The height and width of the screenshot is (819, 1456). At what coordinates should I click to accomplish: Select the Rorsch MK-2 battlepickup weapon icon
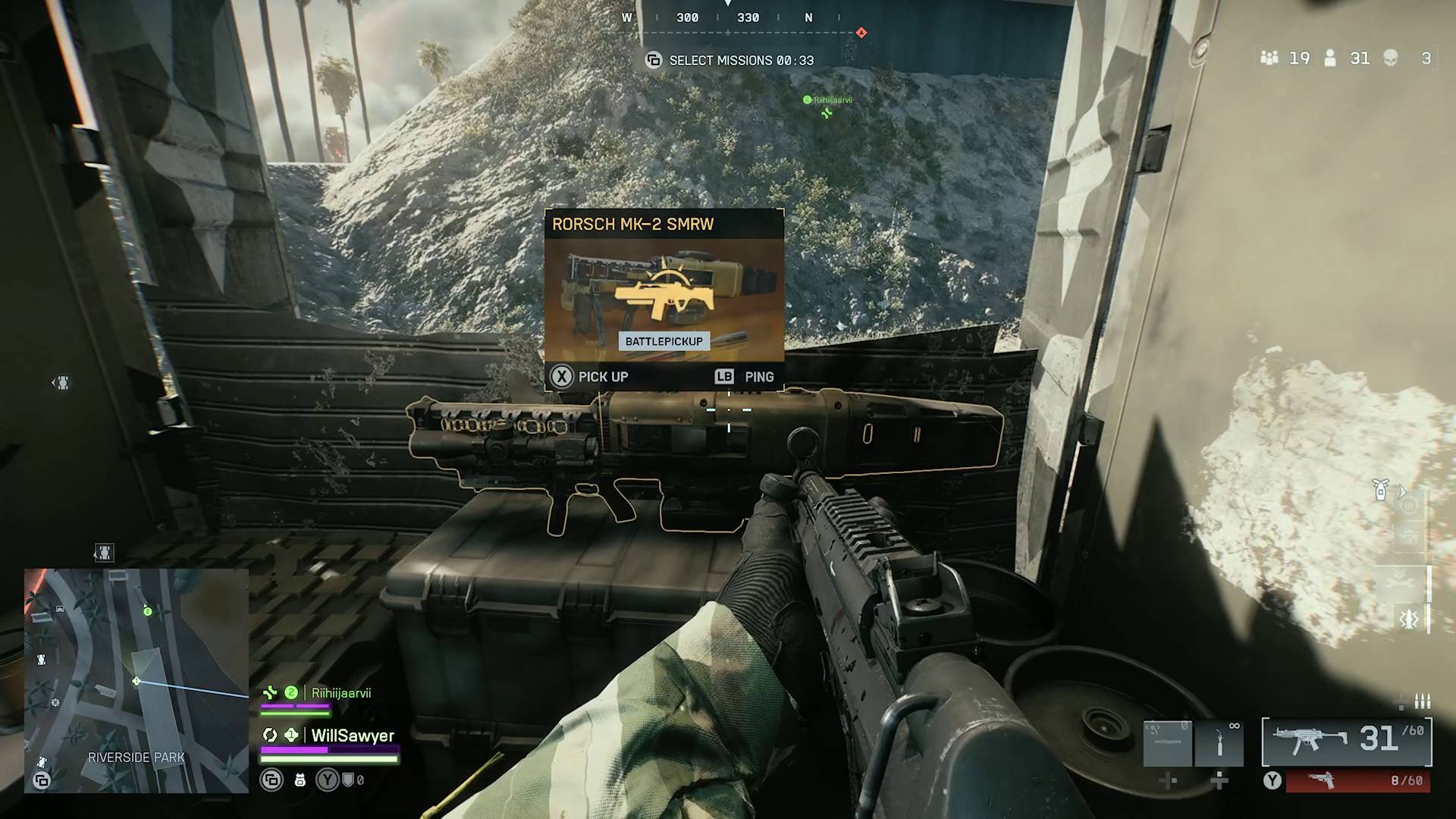click(x=665, y=292)
